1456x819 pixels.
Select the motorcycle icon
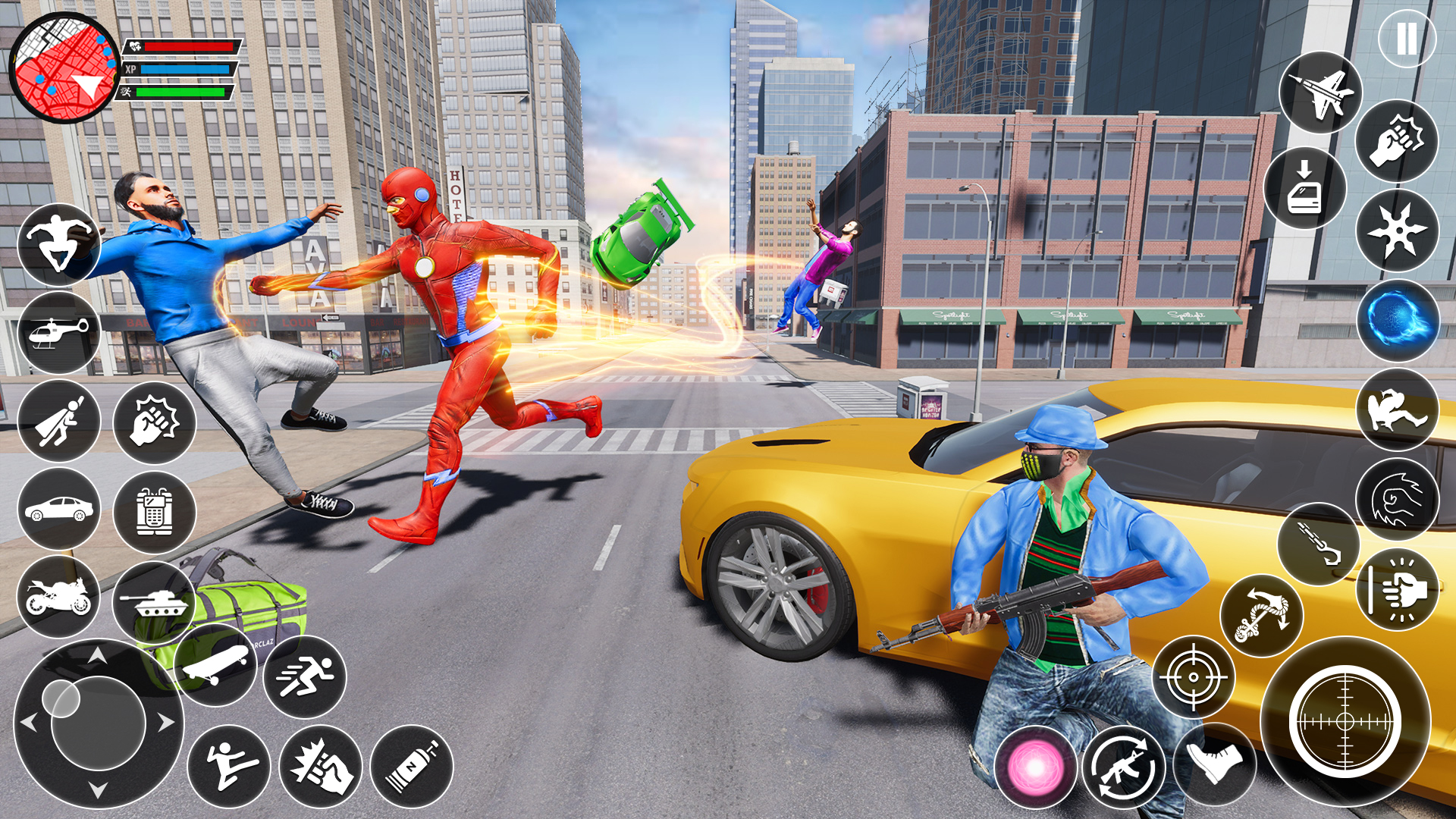[61, 599]
